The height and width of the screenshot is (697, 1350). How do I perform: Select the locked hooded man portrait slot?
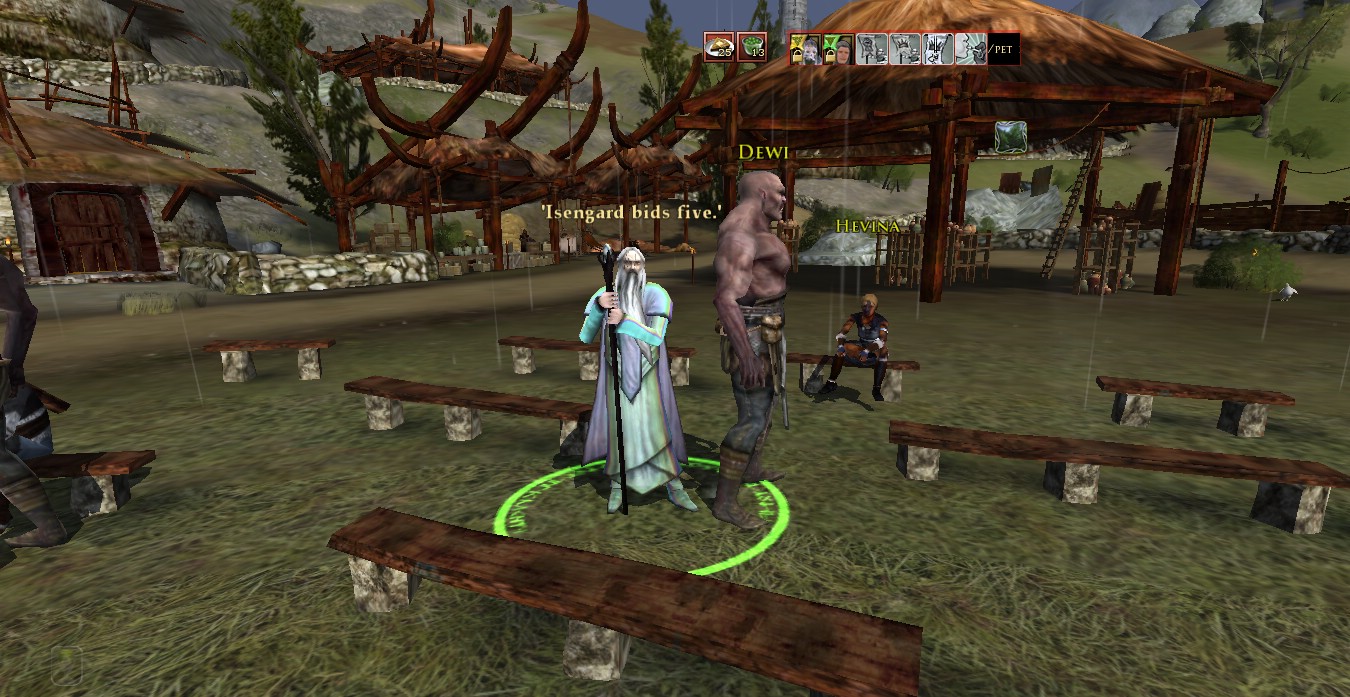(838, 48)
